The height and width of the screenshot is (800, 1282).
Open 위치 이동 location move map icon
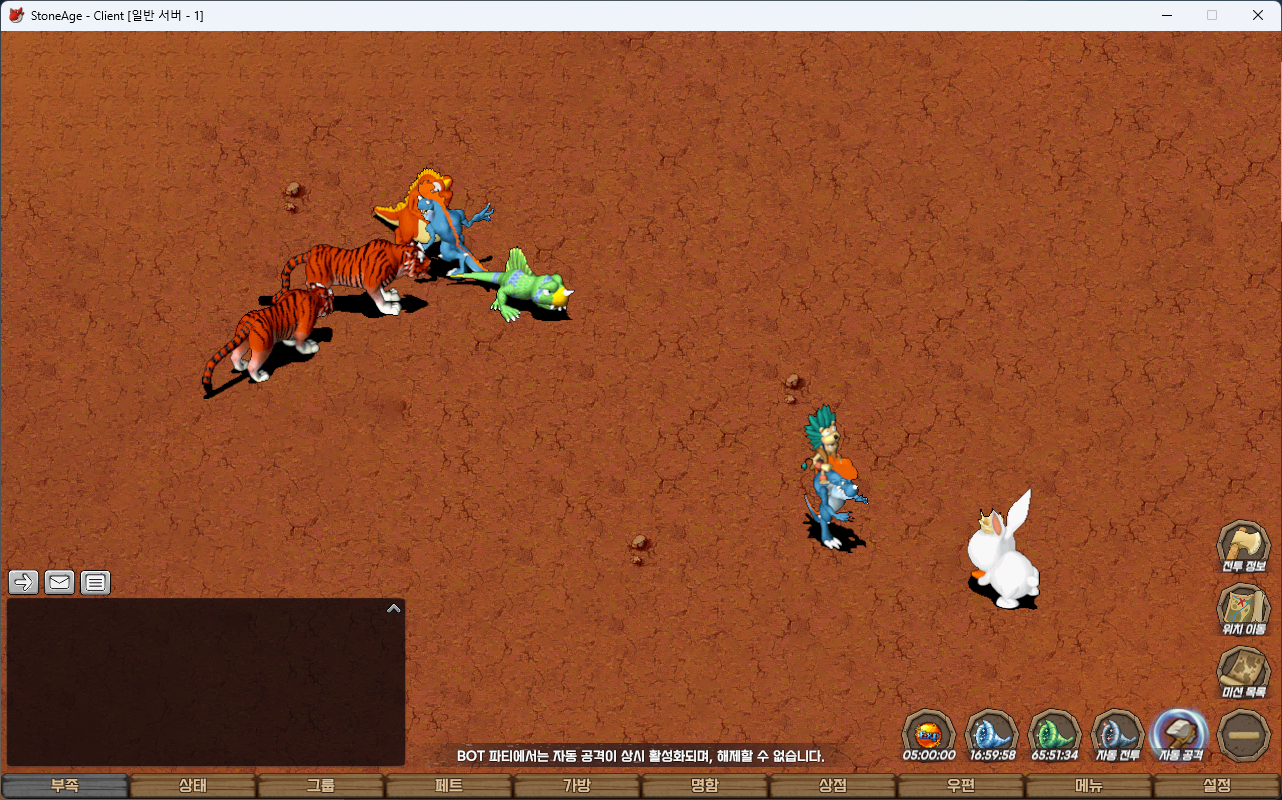(x=1243, y=609)
